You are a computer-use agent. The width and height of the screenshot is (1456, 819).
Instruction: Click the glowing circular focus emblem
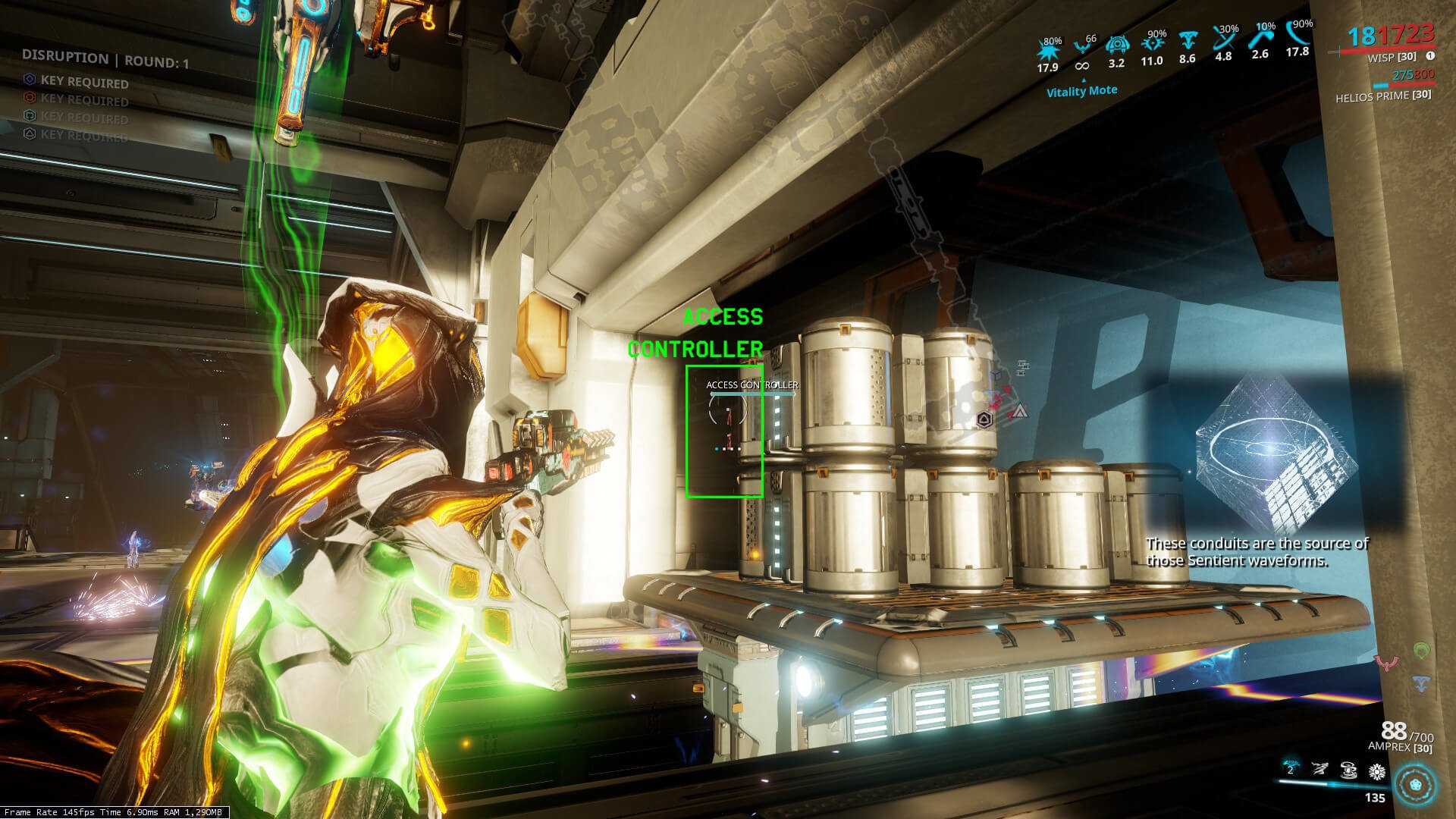click(1415, 783)
